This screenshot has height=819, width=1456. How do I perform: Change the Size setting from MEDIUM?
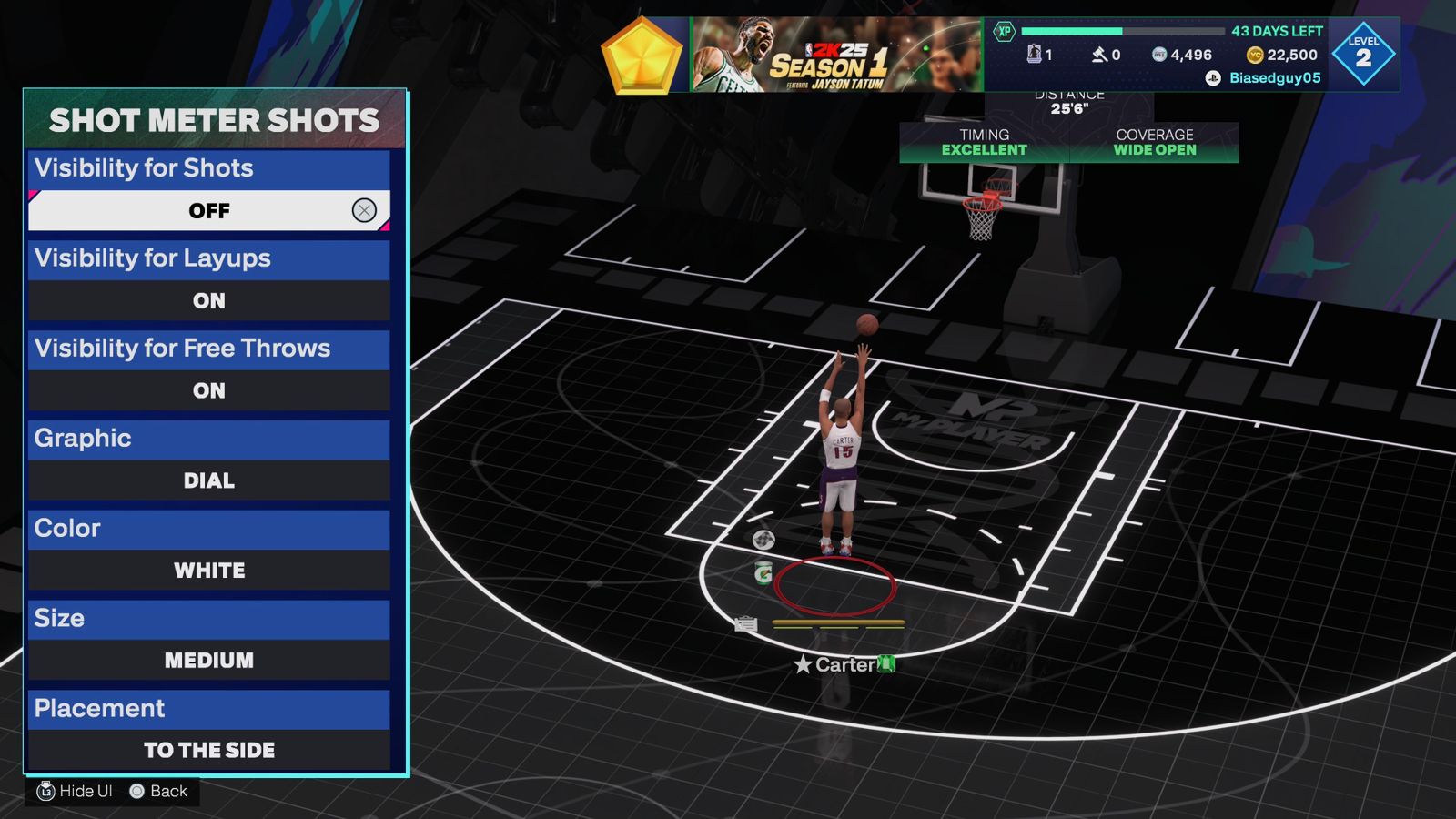click(209, 660)
